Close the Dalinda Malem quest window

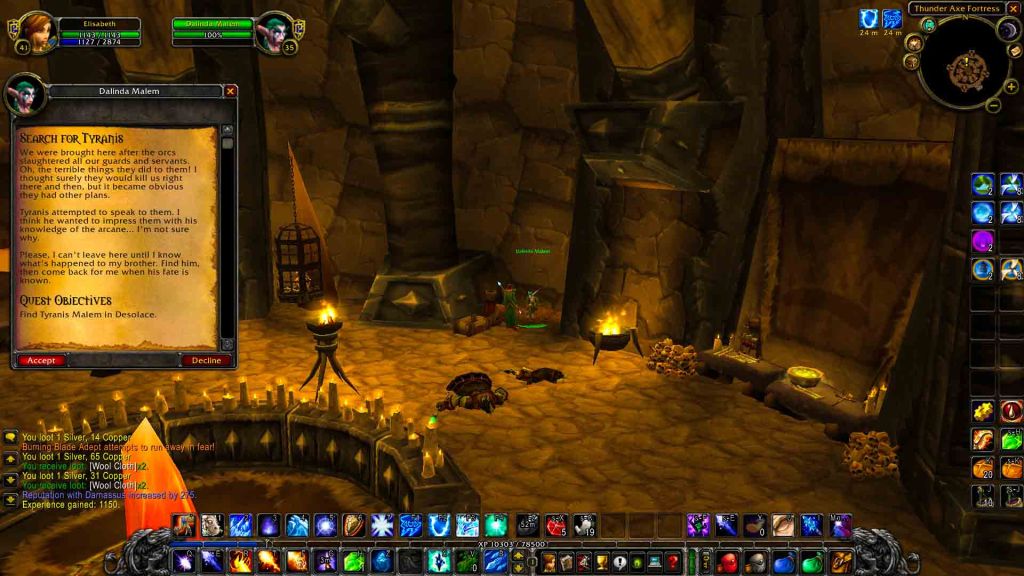tap(231, 91)
